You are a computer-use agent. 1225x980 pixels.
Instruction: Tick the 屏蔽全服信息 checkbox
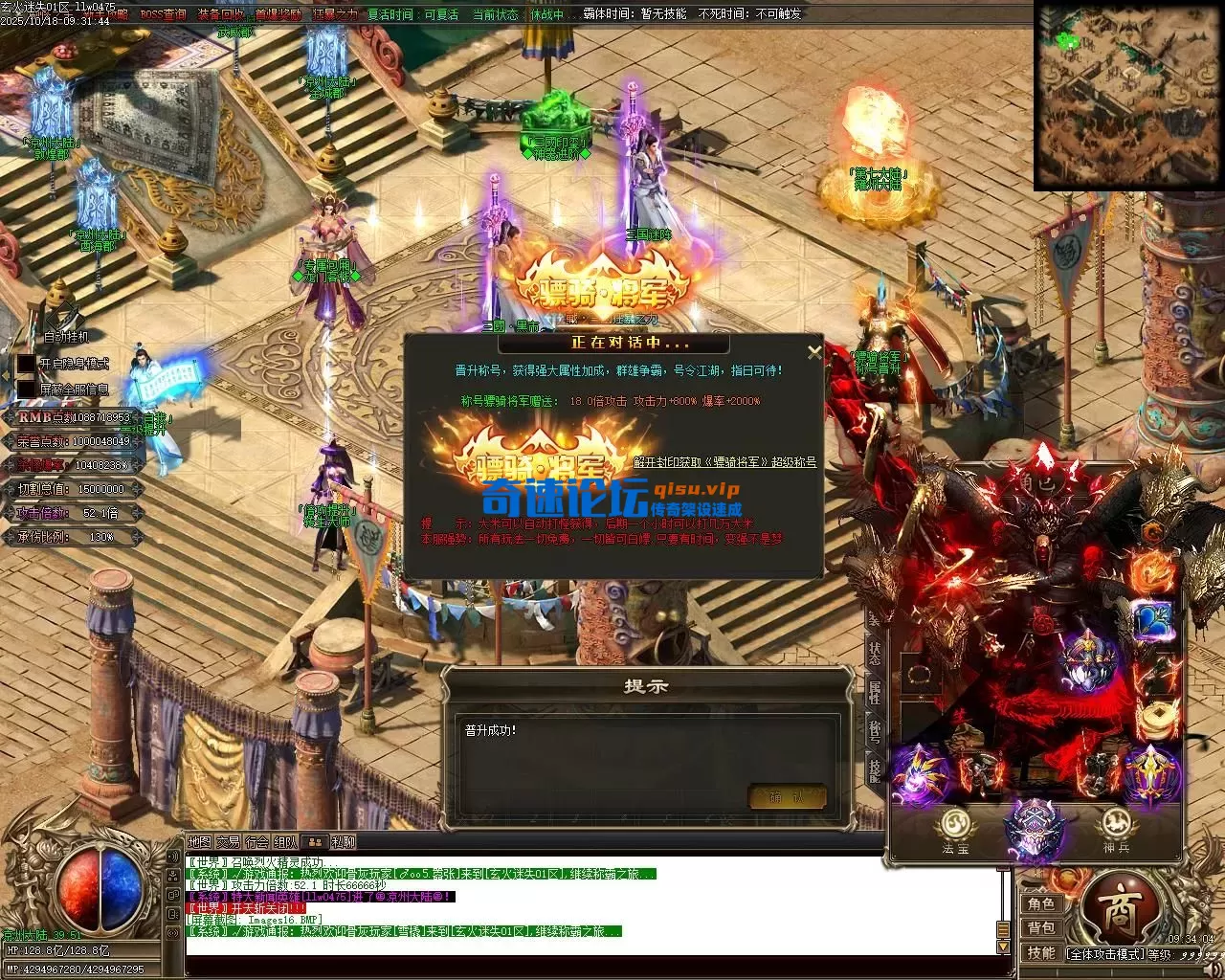coord(26,390)
